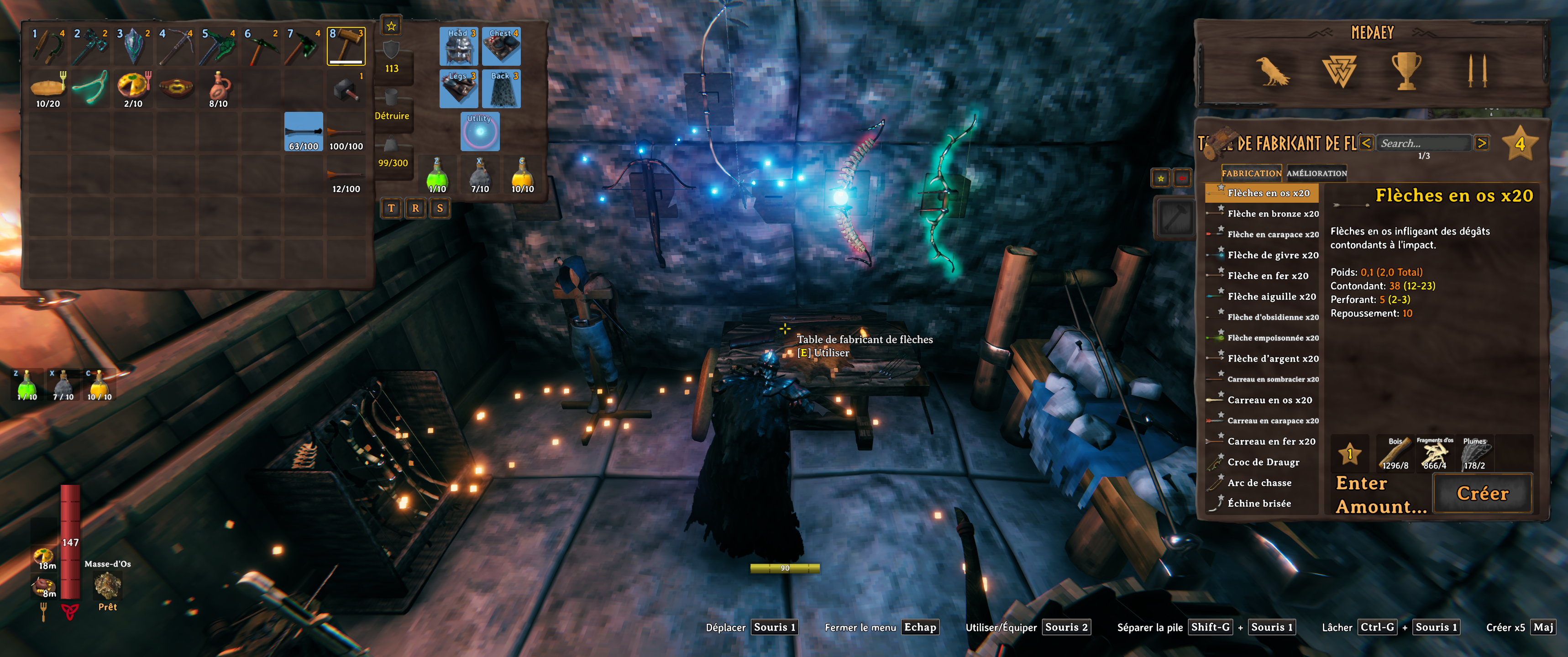Choose the Croc de Draugr recipe

(x=1263, y=462)
